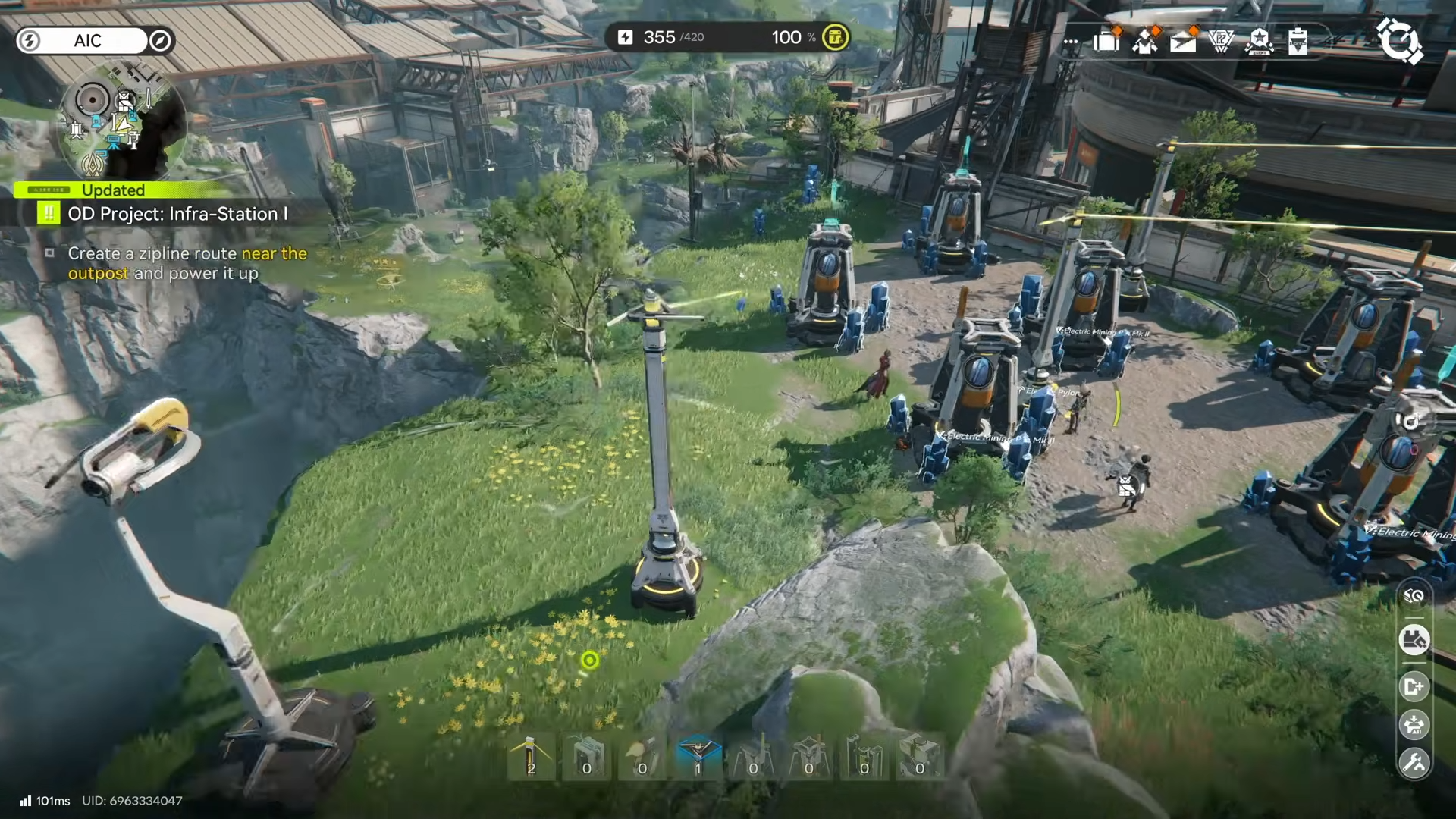Expand the three-dot more options menu
The image size is (1456, 819).
[x=1071, y=42]
